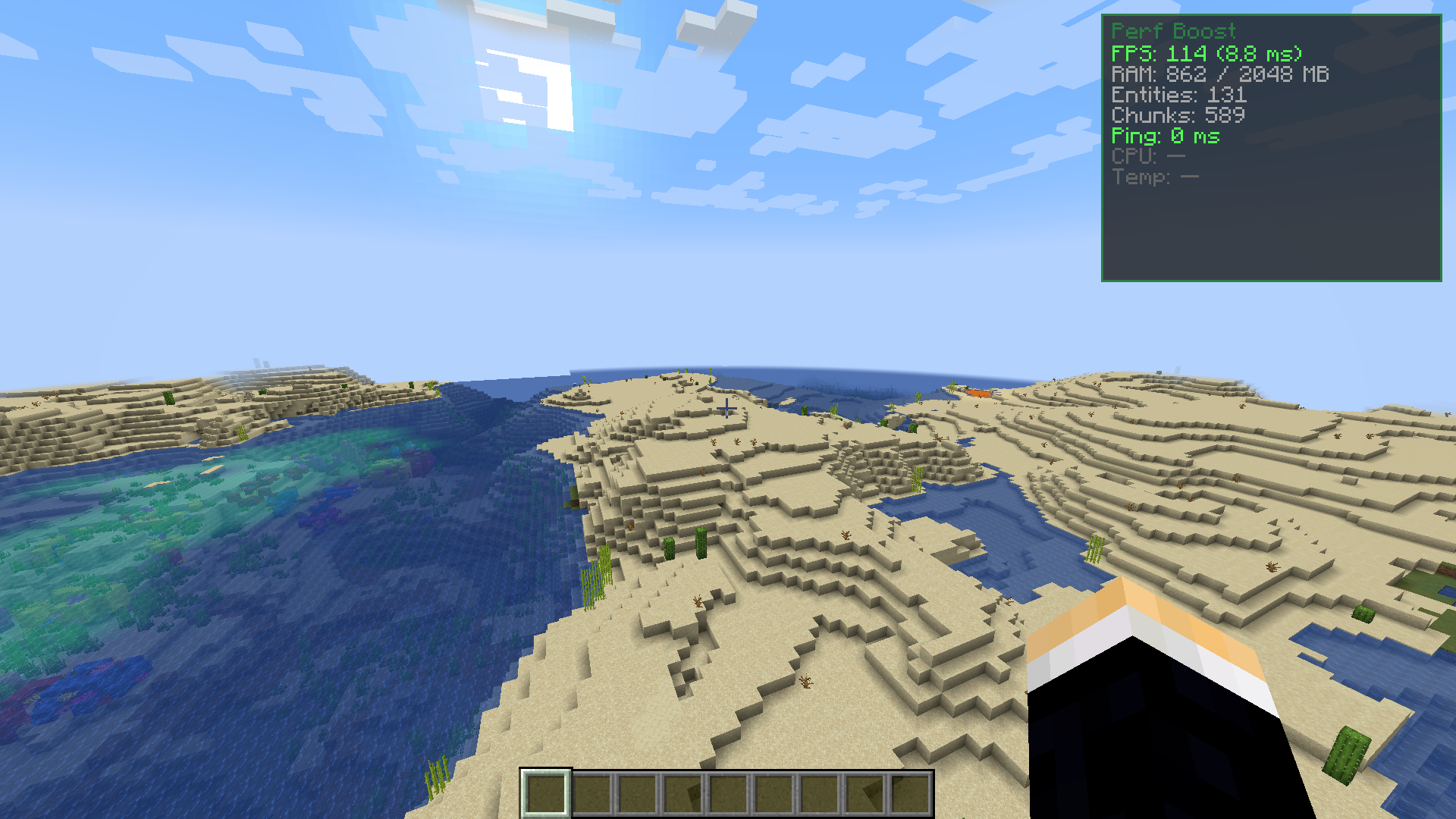Screen dimensions: 1456x819
Task: Select the first hotbar slot
Action: (544, 793)
